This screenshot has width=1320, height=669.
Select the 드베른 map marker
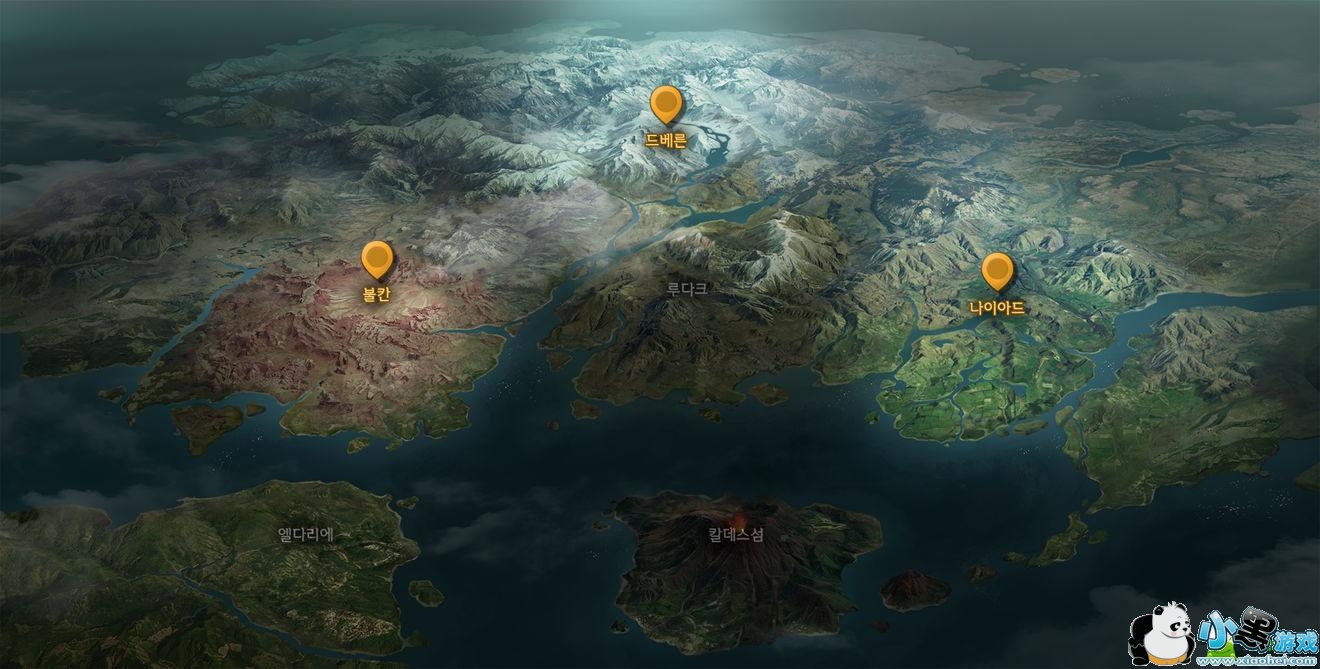click(x=666, y=105)
